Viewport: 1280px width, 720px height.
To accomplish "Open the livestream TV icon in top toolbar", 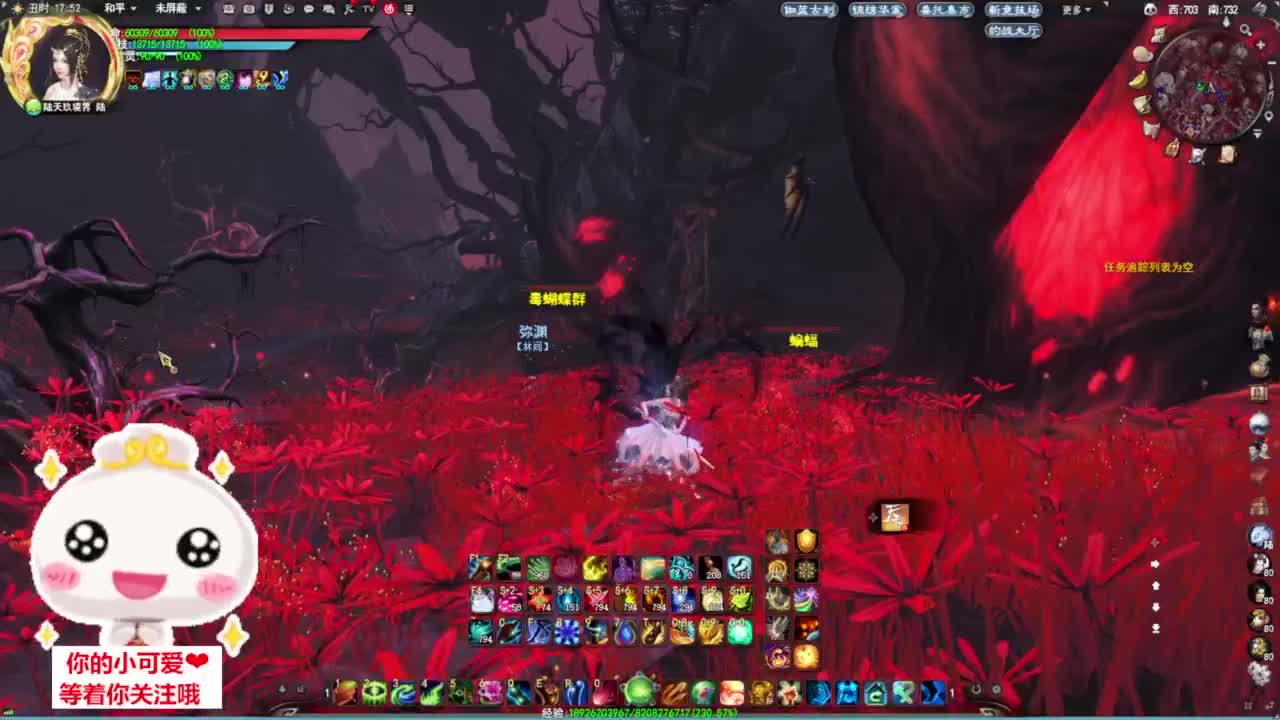I will pyautogui.click(x=367, y=8).
